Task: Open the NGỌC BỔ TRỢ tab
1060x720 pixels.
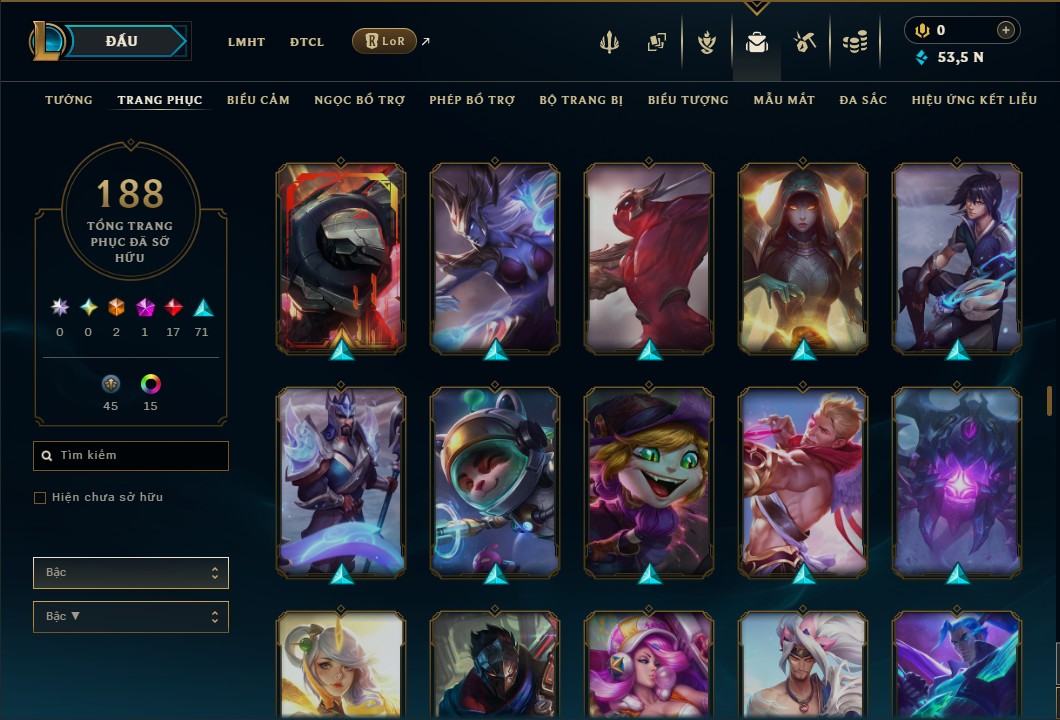Action: click(359, 100)
